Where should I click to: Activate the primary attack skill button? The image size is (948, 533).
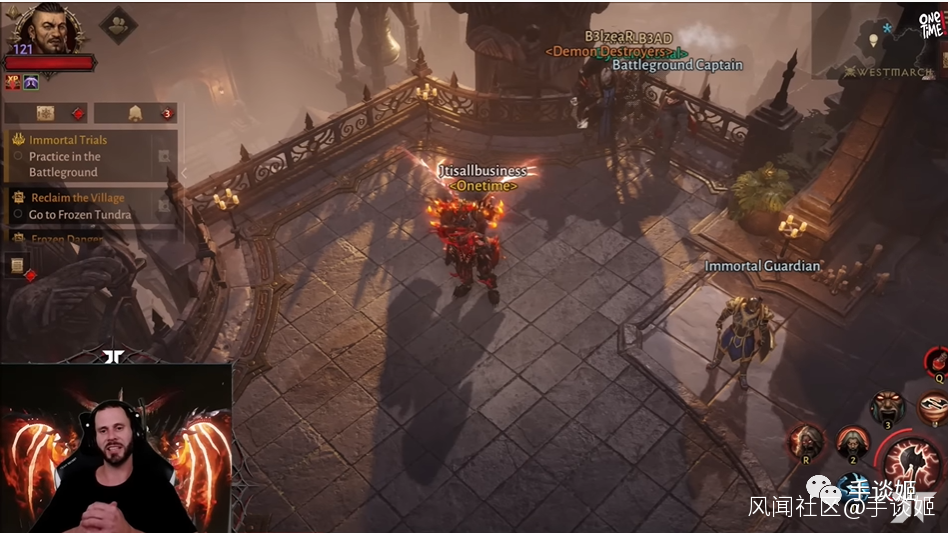912,465
